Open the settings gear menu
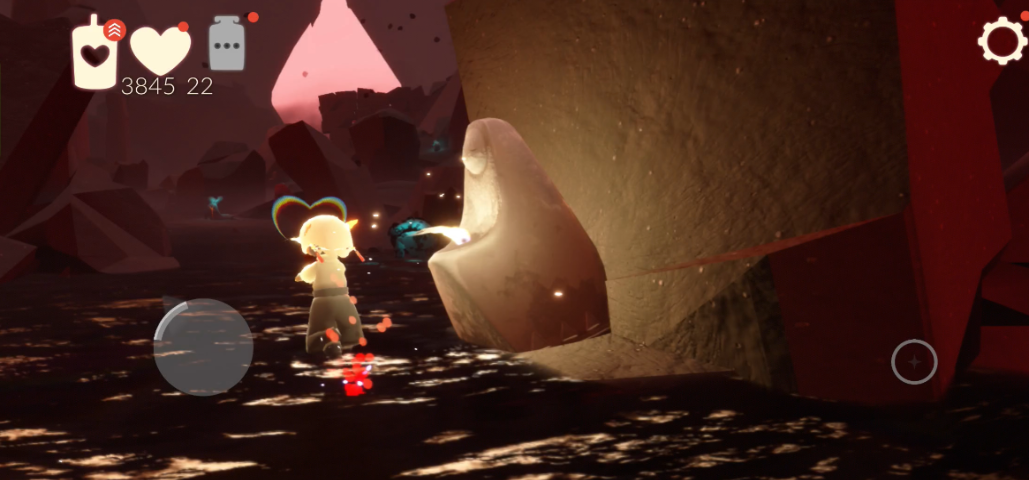The image size is (1029, 480). click(x=1001, y=41)
